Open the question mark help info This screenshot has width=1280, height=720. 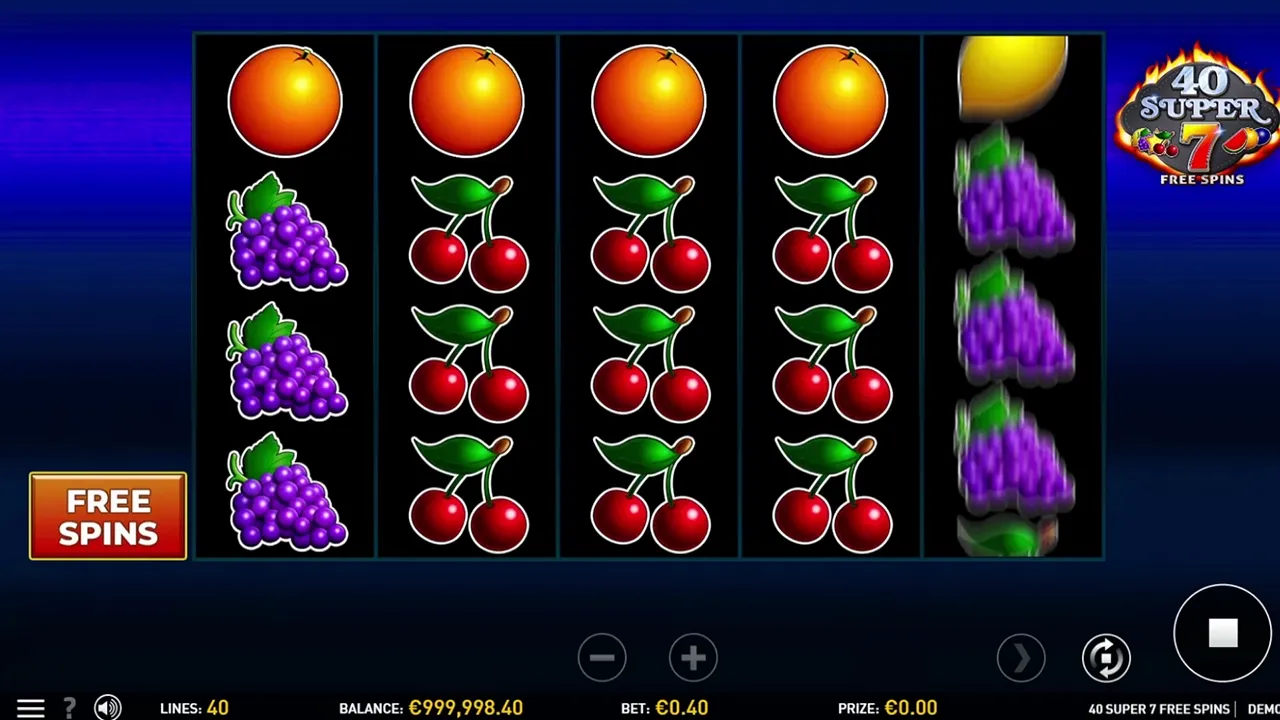(70, 708)
